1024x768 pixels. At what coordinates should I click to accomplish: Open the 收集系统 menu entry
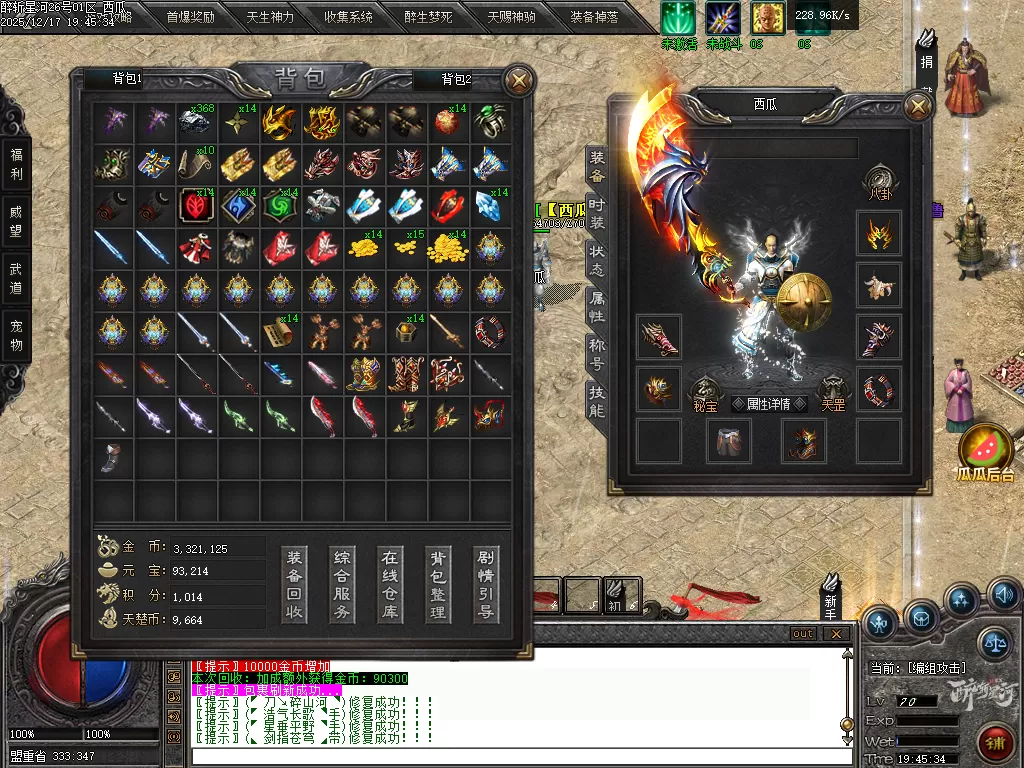coord(349,17)
